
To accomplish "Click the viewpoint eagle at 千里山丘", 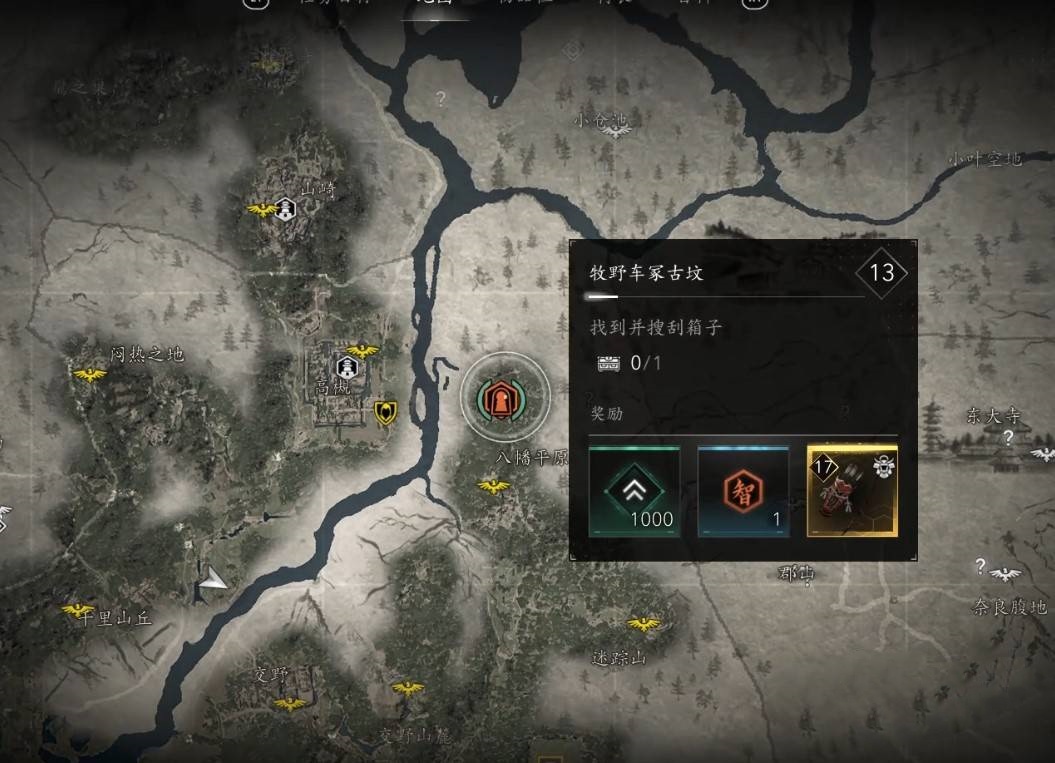I will 78,609.
